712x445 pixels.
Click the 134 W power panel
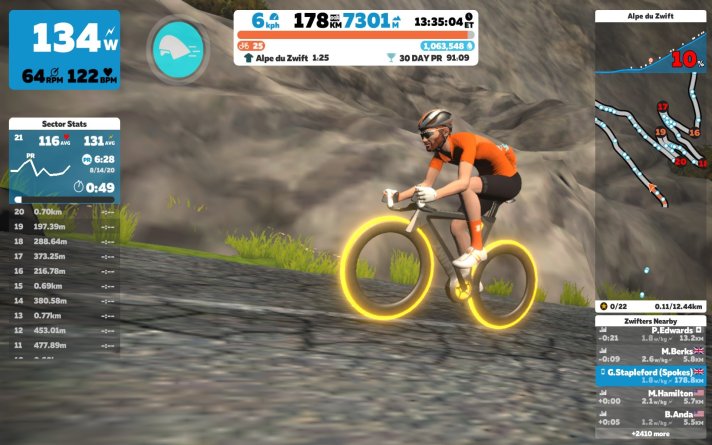pyautogui.click(x=65, y=49)
